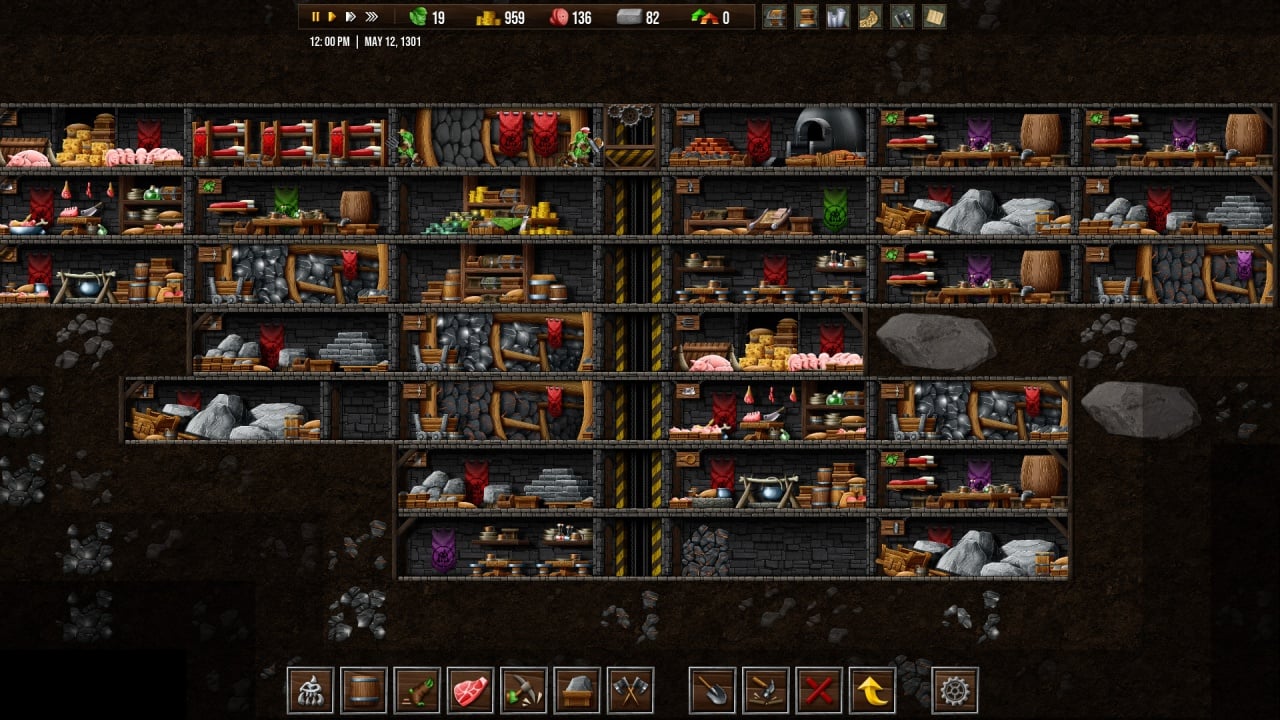Open the stone crate build category

577,690
